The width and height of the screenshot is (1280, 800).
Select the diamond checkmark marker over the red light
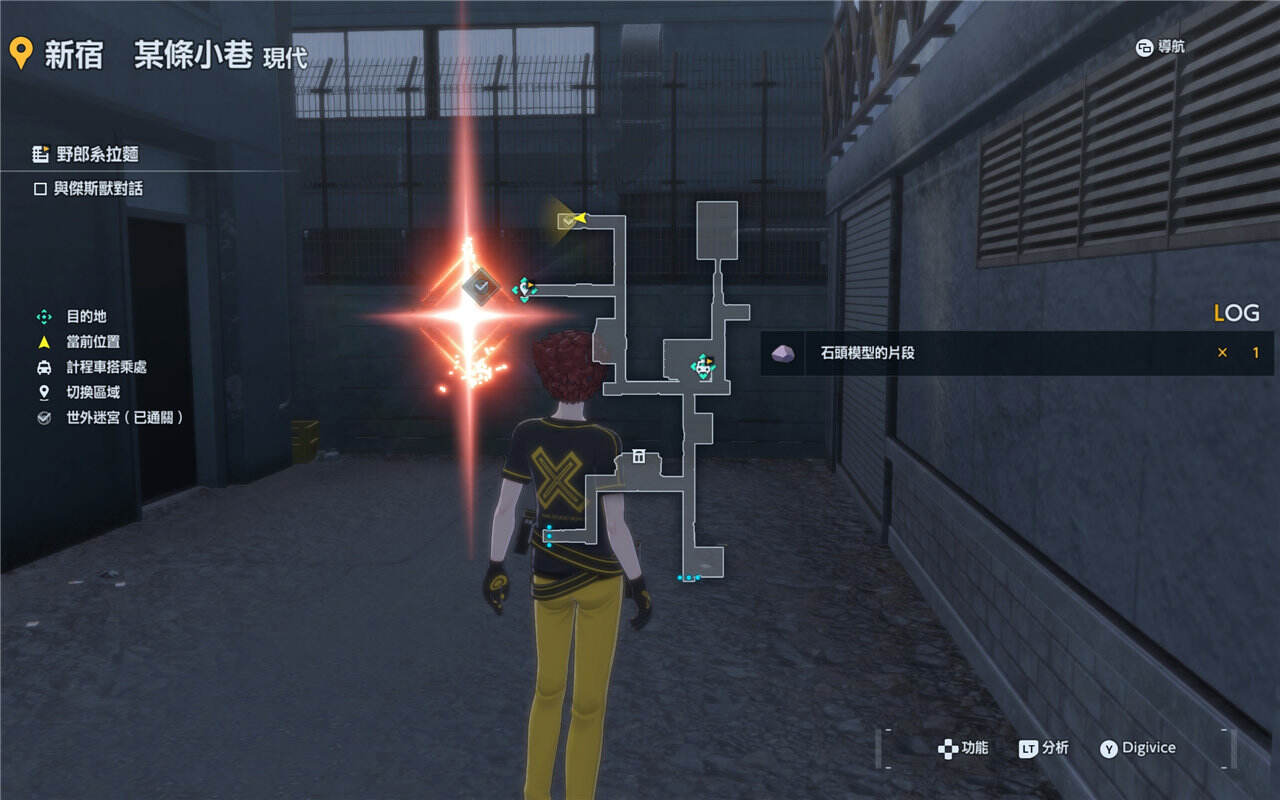[481, 287]
